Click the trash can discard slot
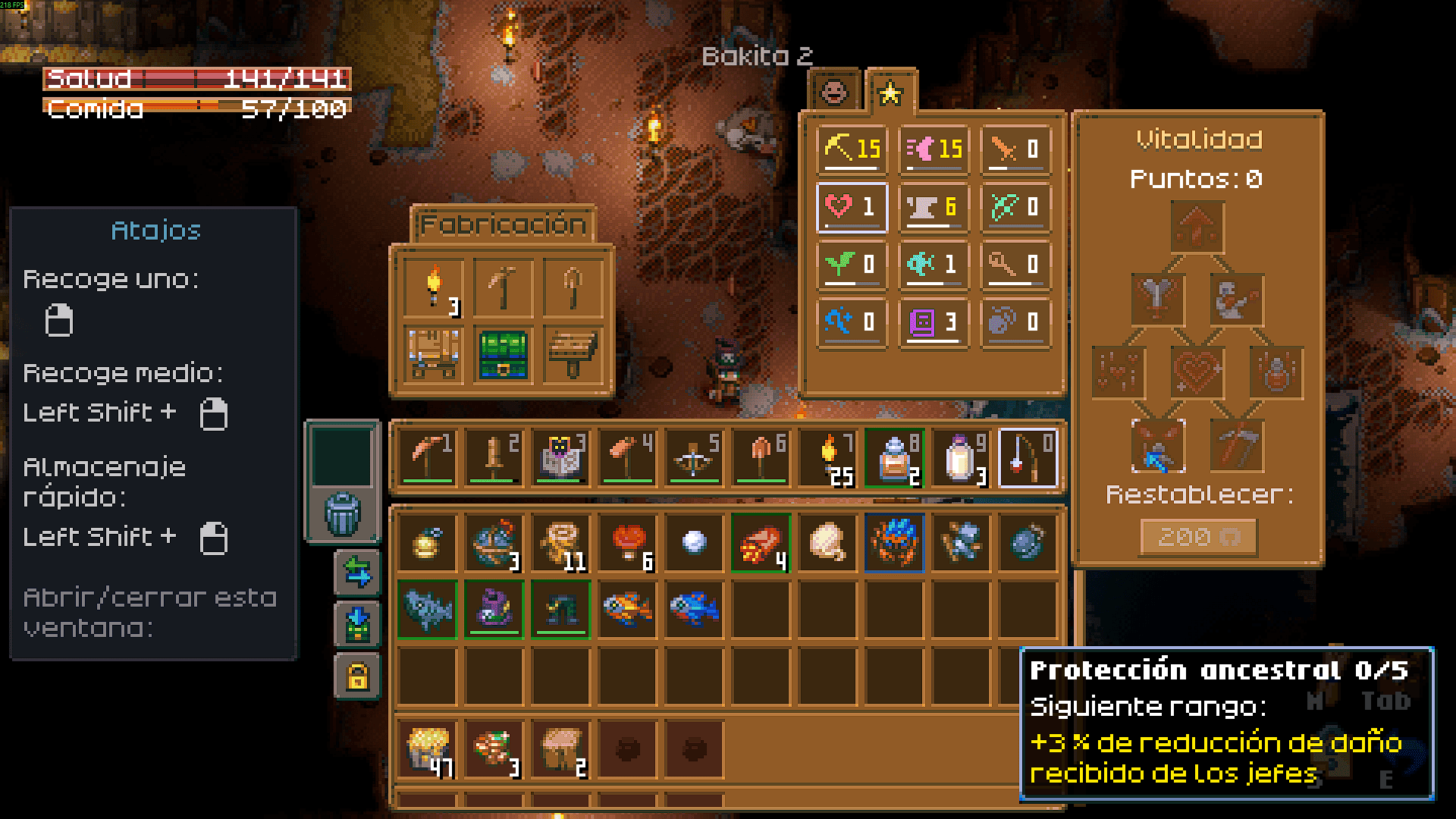This screenshot has height=819, width=1456. [343, 513]
